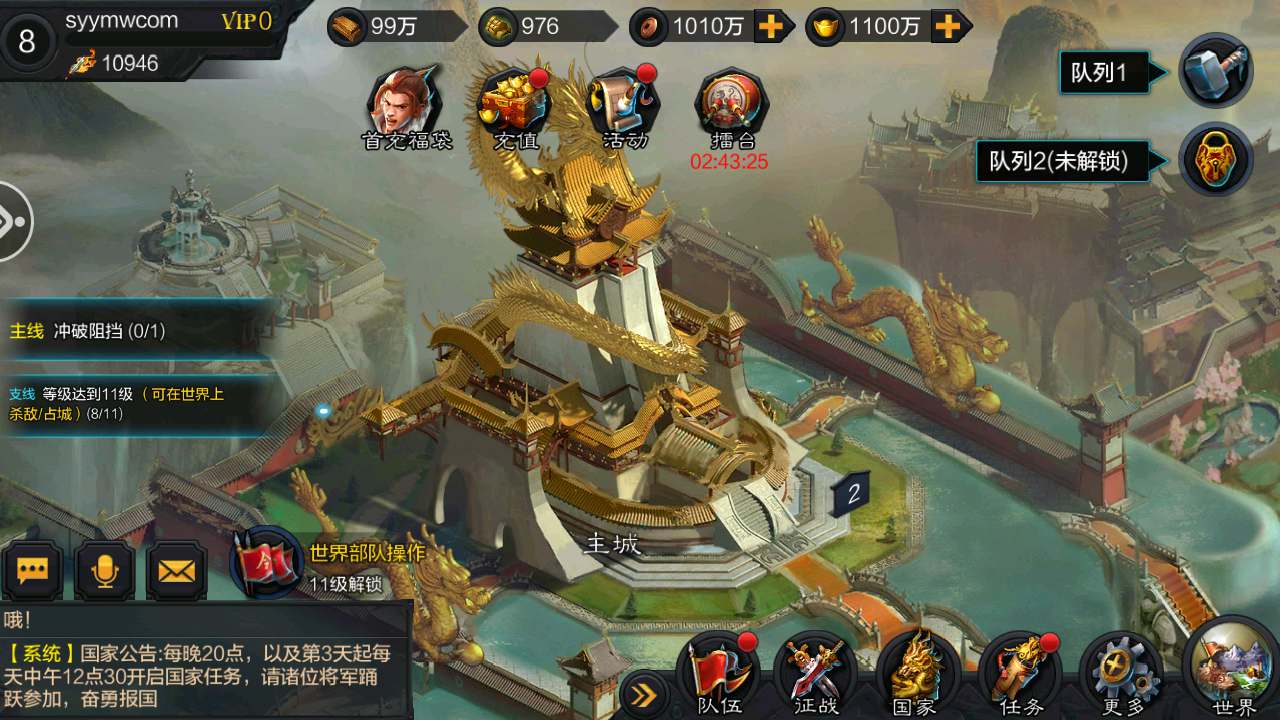Open the chat speech bubble button
The image size is (1280, 720).
[x=32, y=571]
